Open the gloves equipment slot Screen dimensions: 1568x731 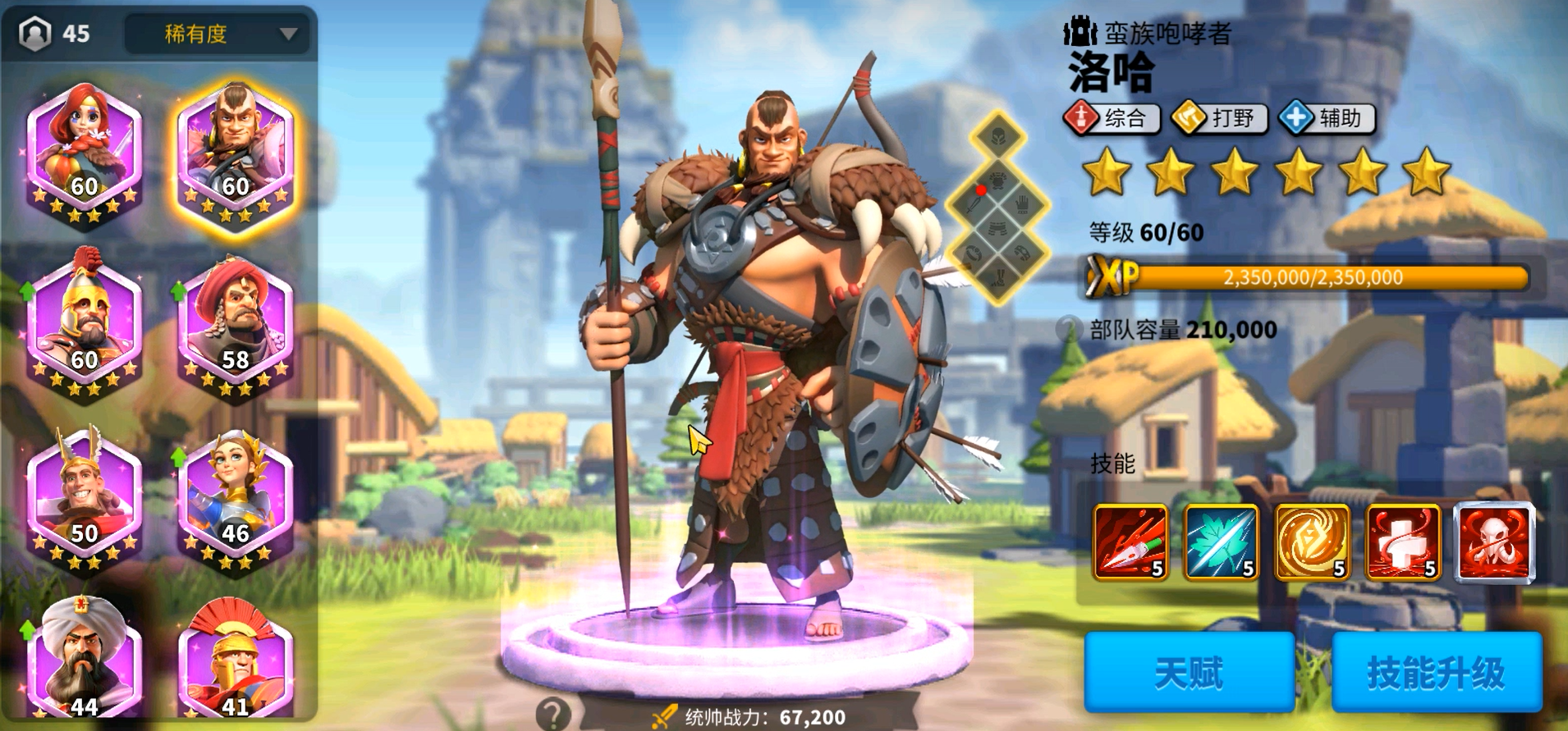tap(1023, 206)
